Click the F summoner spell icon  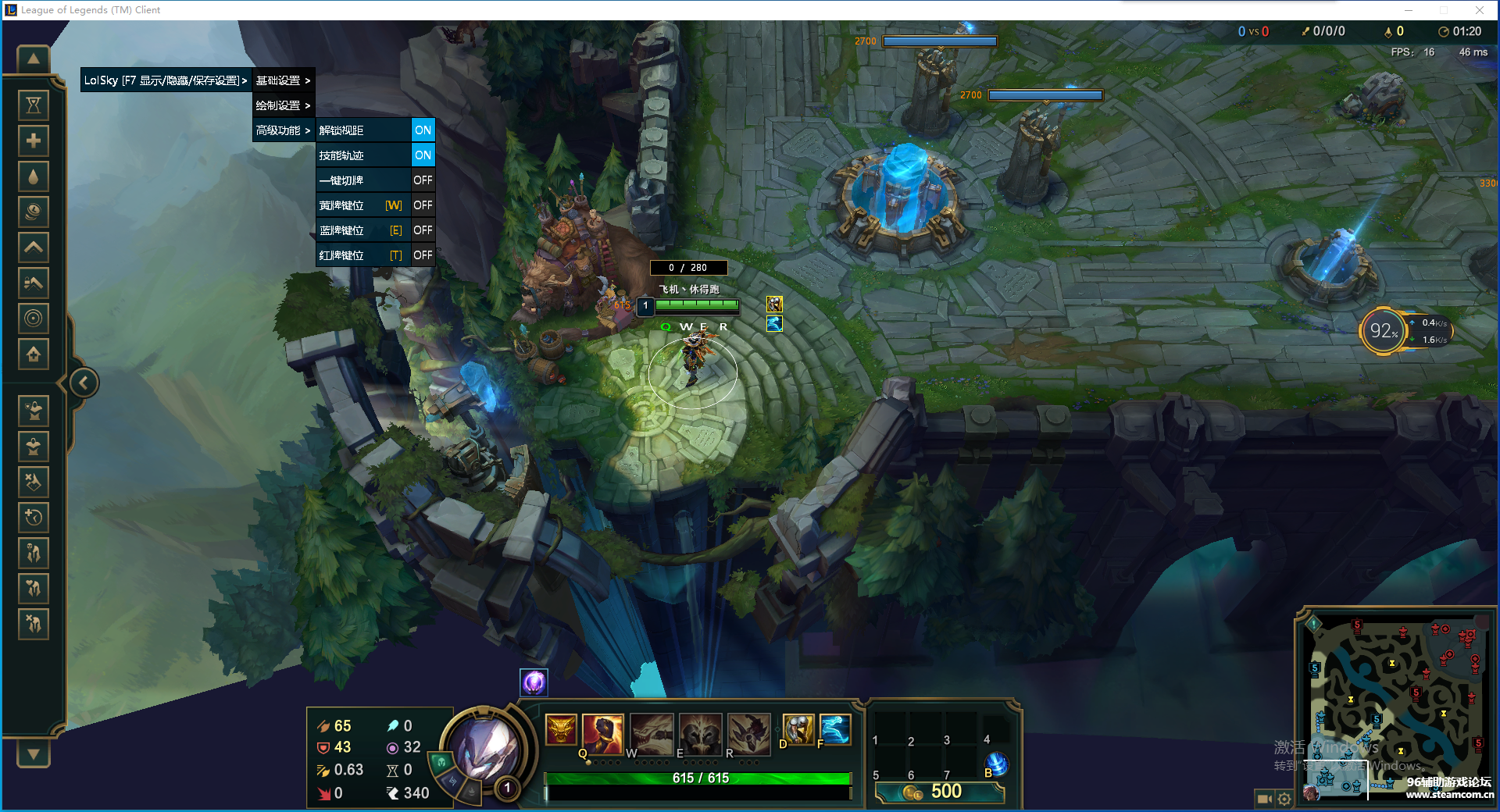(x=834, y=730)
